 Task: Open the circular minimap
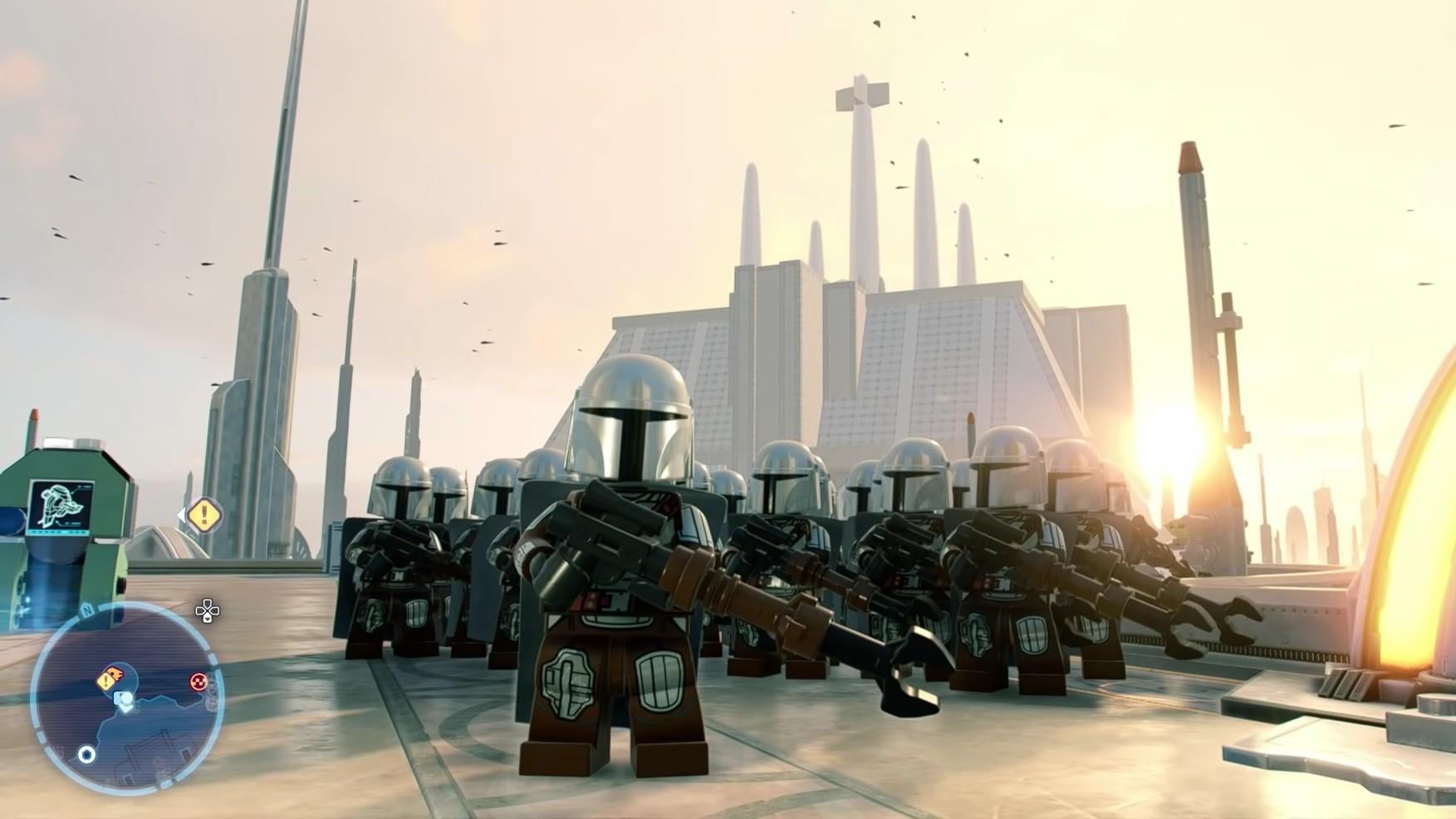tap(126, 699)
